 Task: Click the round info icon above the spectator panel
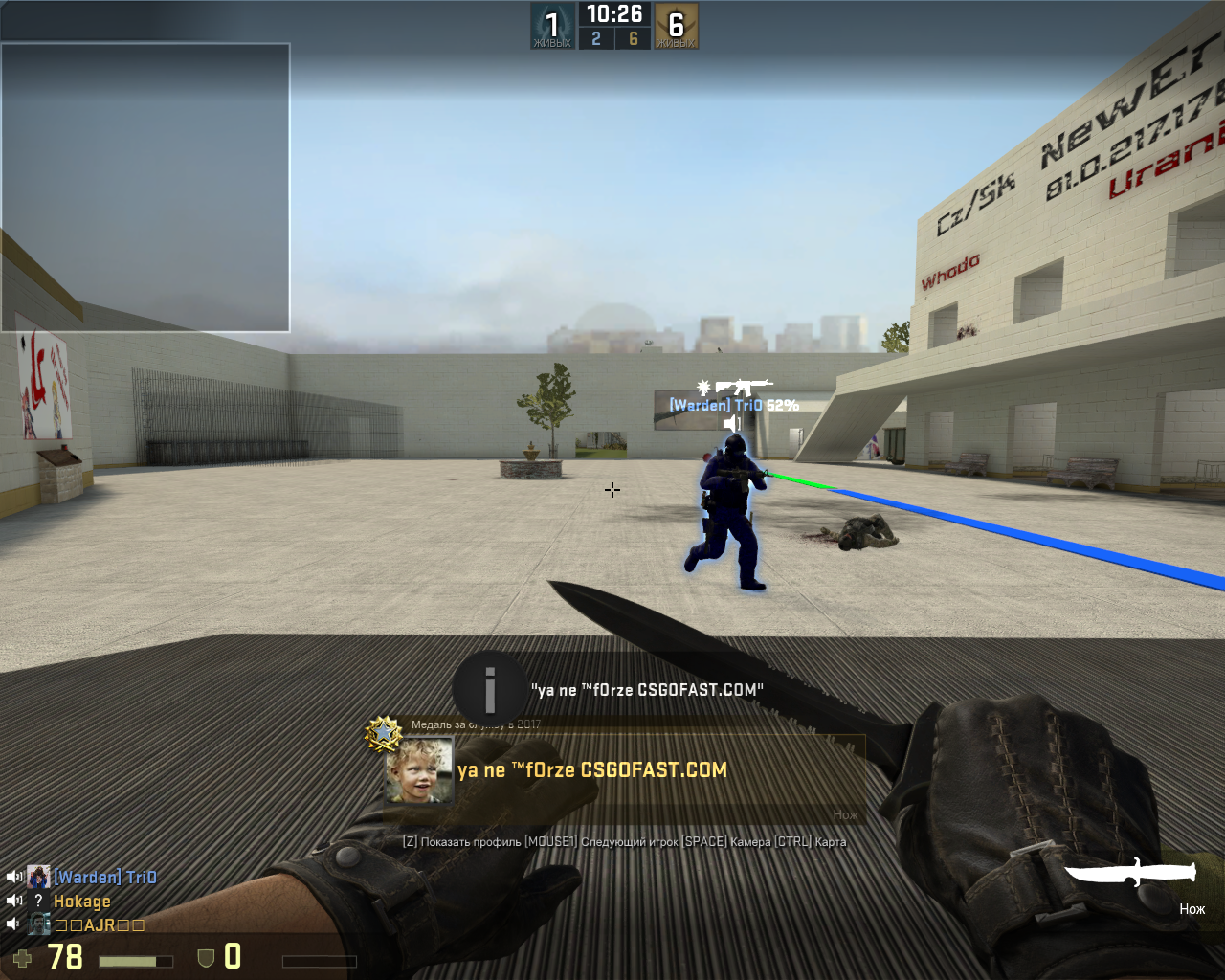490,688
